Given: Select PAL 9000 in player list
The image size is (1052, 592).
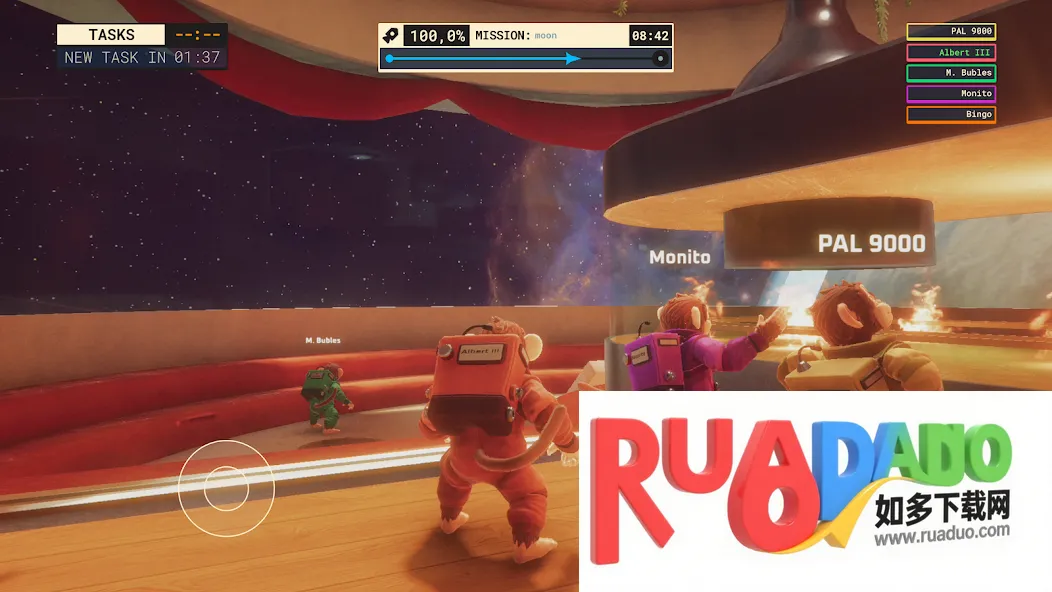Looking at the screenshot, I should pos(951,32).
